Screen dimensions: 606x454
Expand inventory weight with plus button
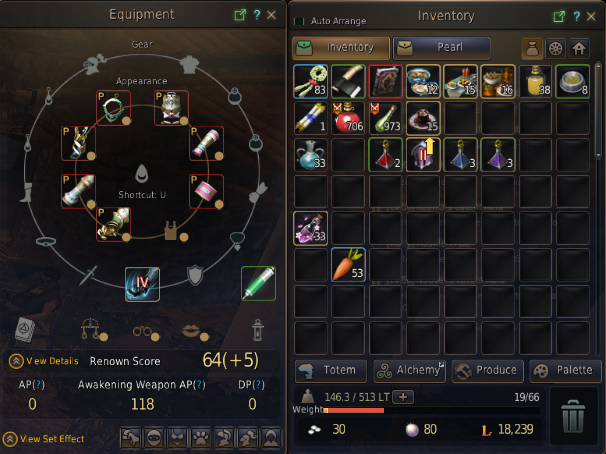click(404, 397)
